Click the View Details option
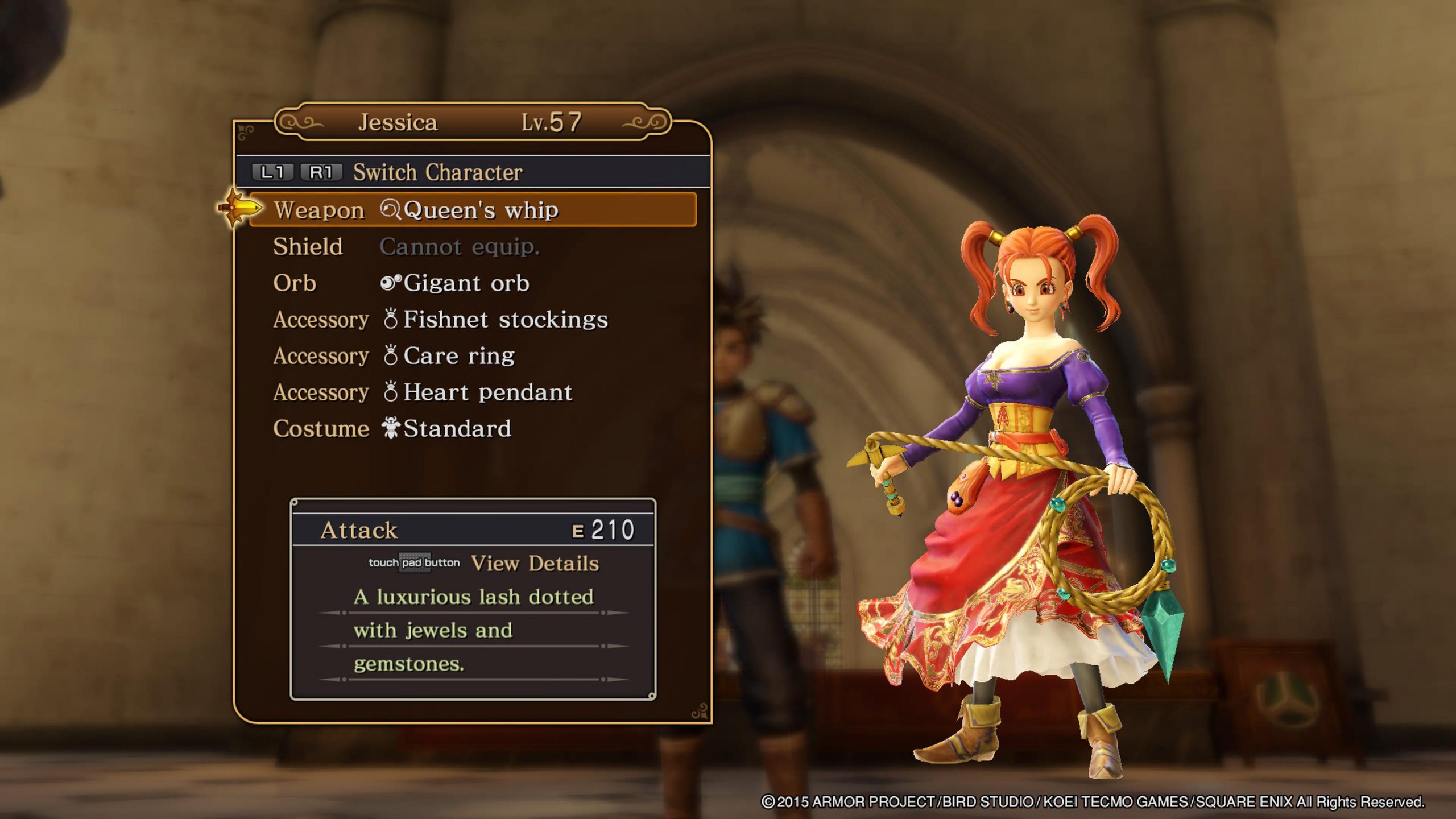This screenshot has height=819, width=1456. 533,563
